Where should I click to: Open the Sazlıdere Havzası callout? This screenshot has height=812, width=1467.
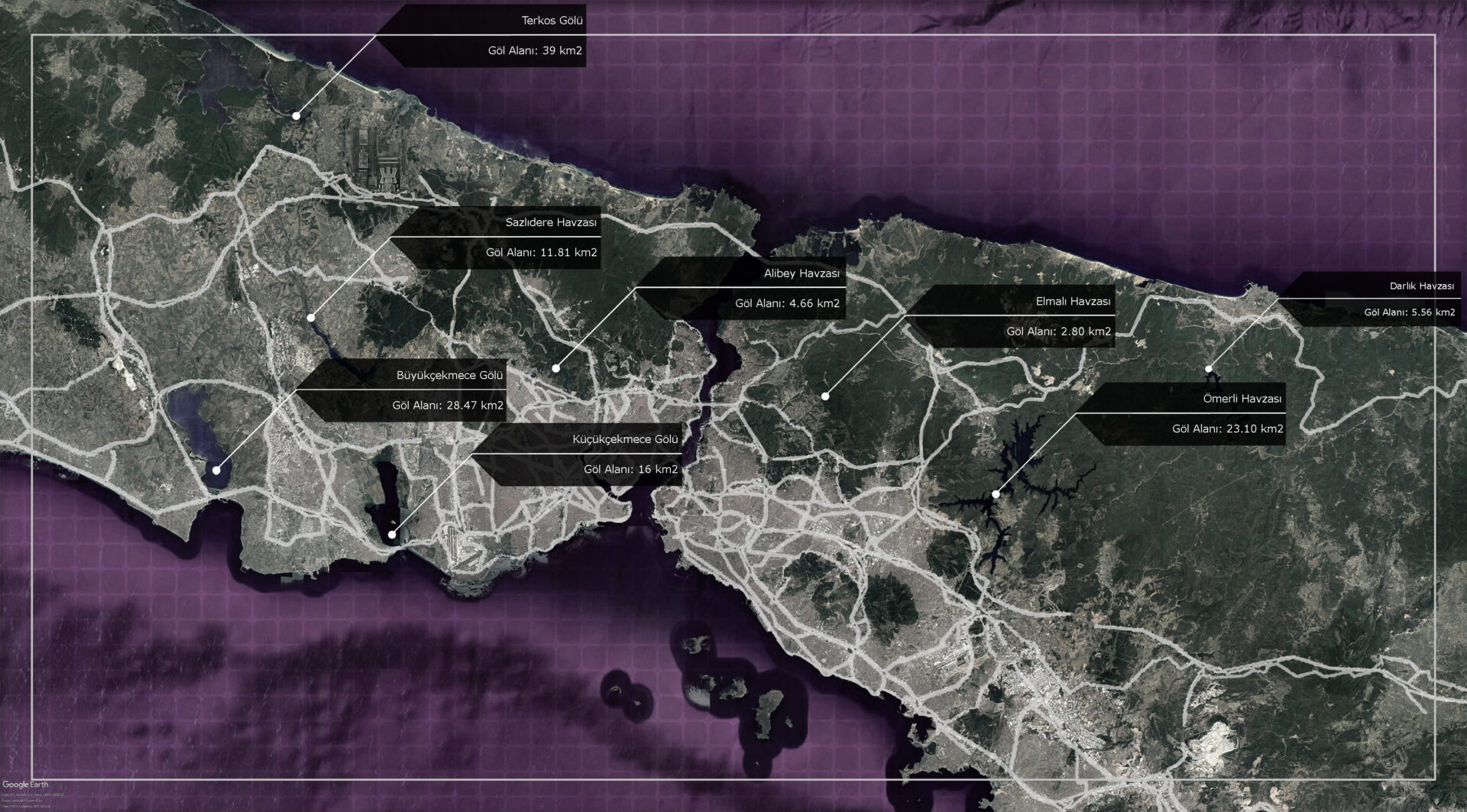pos(551,223)
